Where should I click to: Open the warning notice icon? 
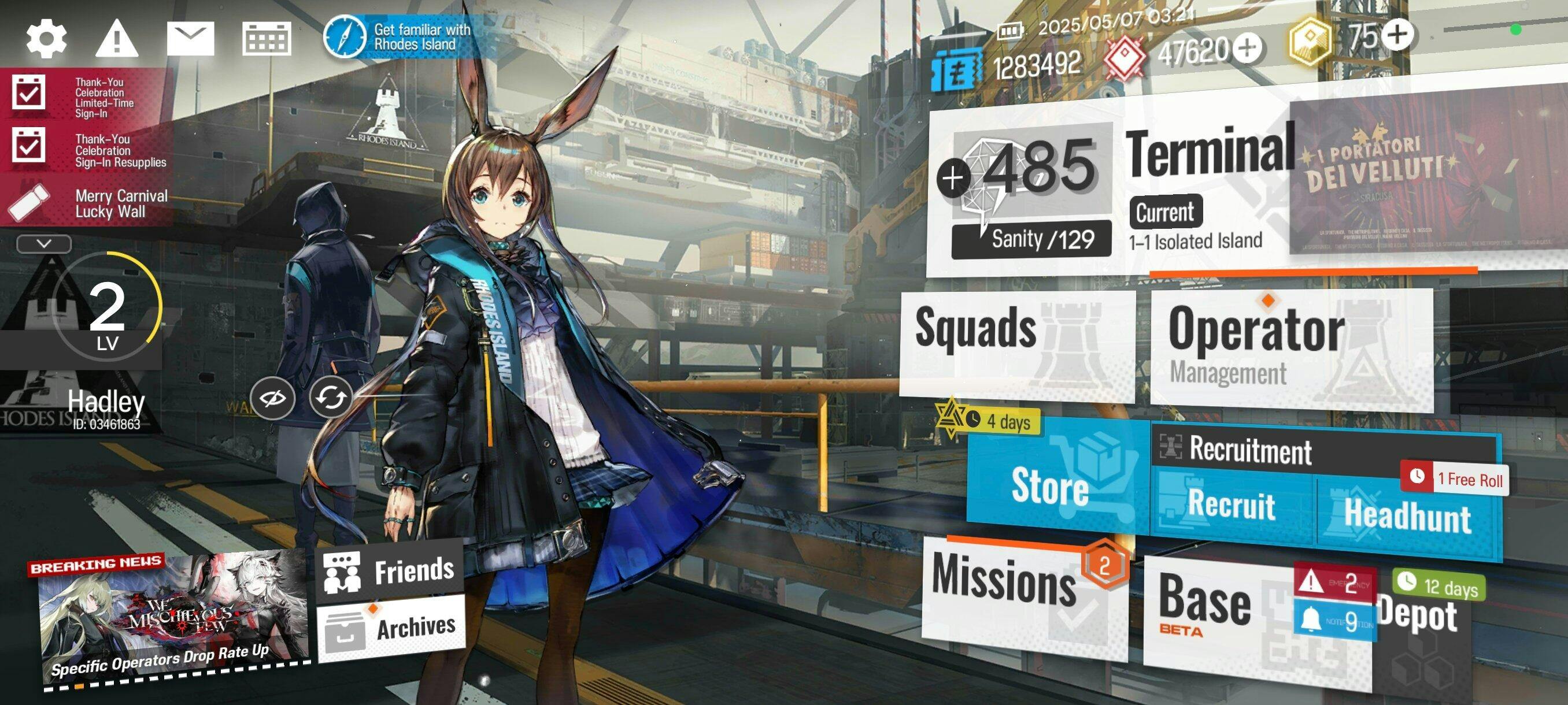(117, 39)
